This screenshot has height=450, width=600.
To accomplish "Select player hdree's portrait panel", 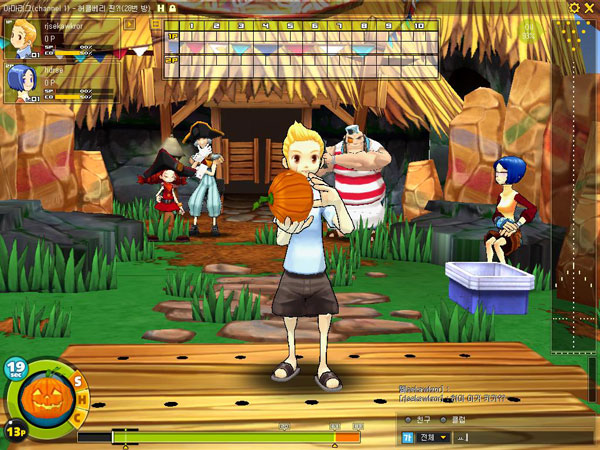I will [60, 84].
